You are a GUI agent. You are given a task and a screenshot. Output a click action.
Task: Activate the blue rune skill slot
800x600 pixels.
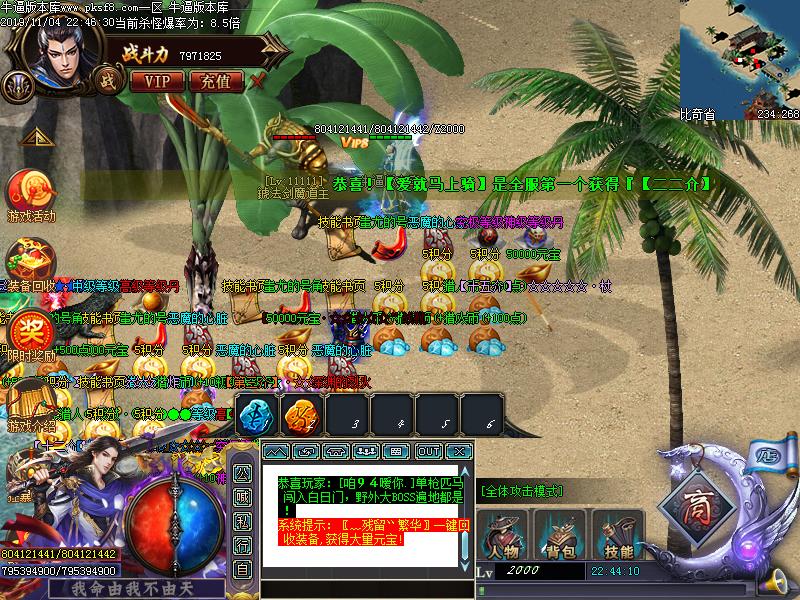click(x=254, y=417)
